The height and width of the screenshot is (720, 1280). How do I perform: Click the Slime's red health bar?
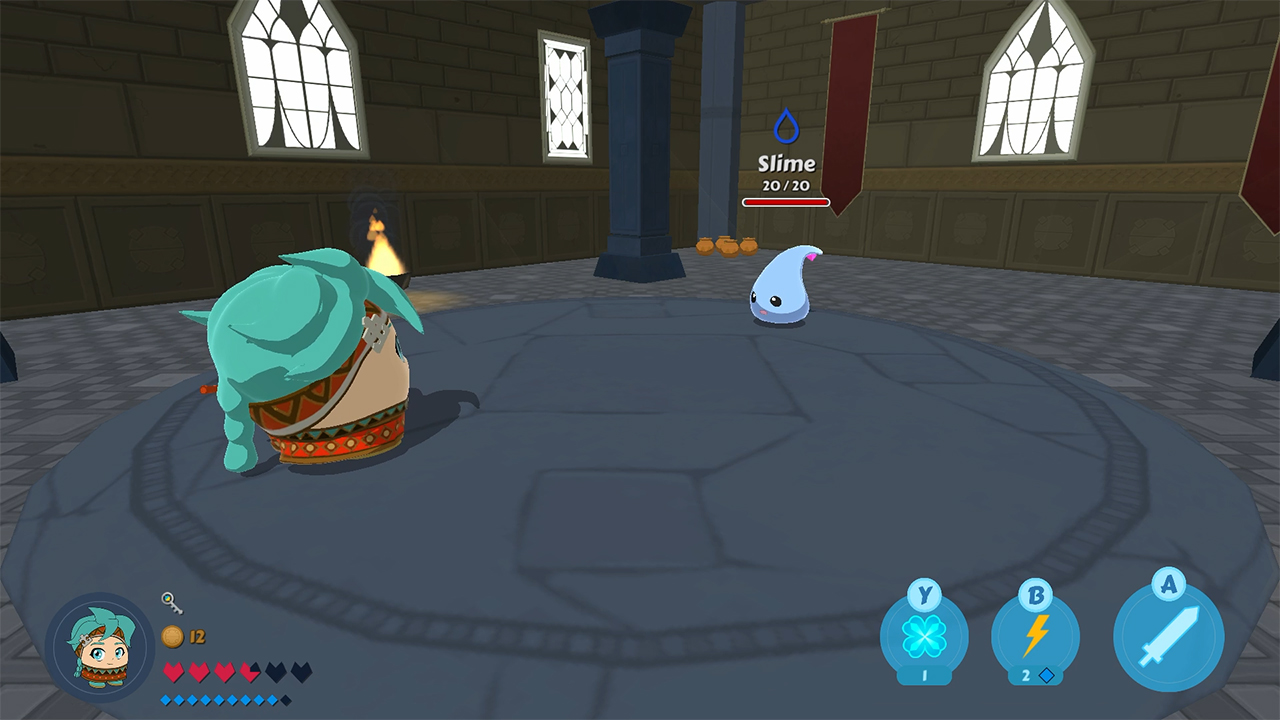785,201
